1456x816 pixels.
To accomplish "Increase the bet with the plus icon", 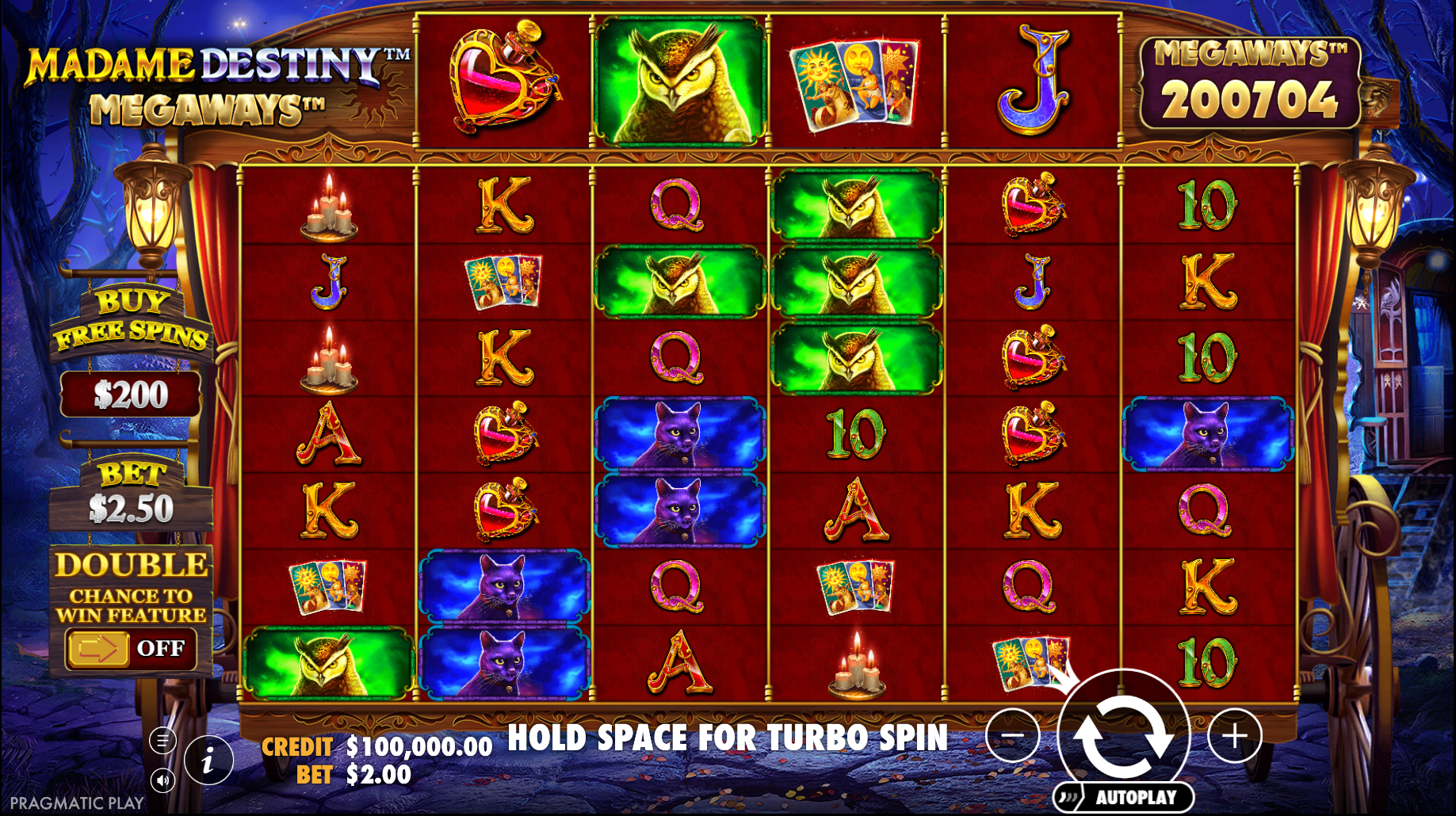I will pos(1236,734).
